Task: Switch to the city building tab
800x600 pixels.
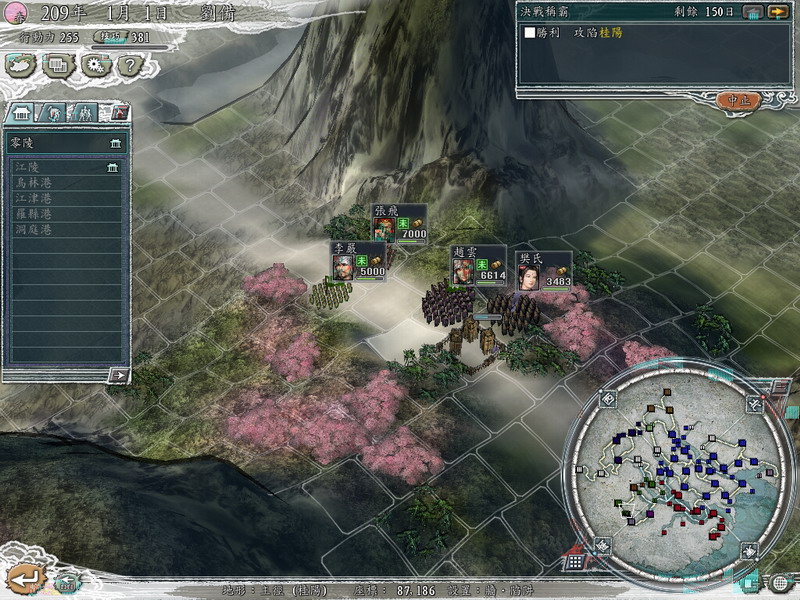Action: click(x=22, y=112)
